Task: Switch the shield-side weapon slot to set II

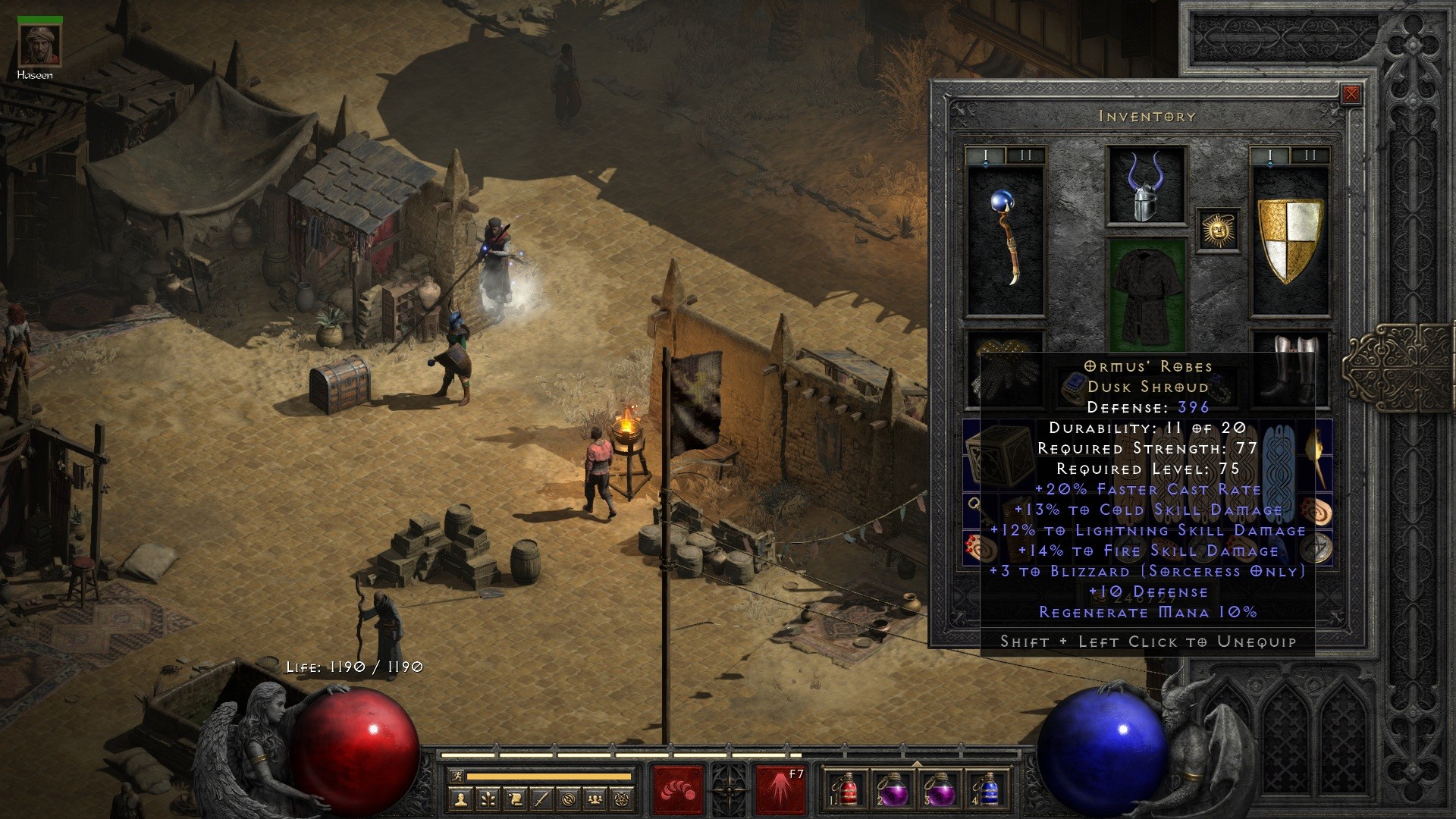Action: pos(1310,155)
